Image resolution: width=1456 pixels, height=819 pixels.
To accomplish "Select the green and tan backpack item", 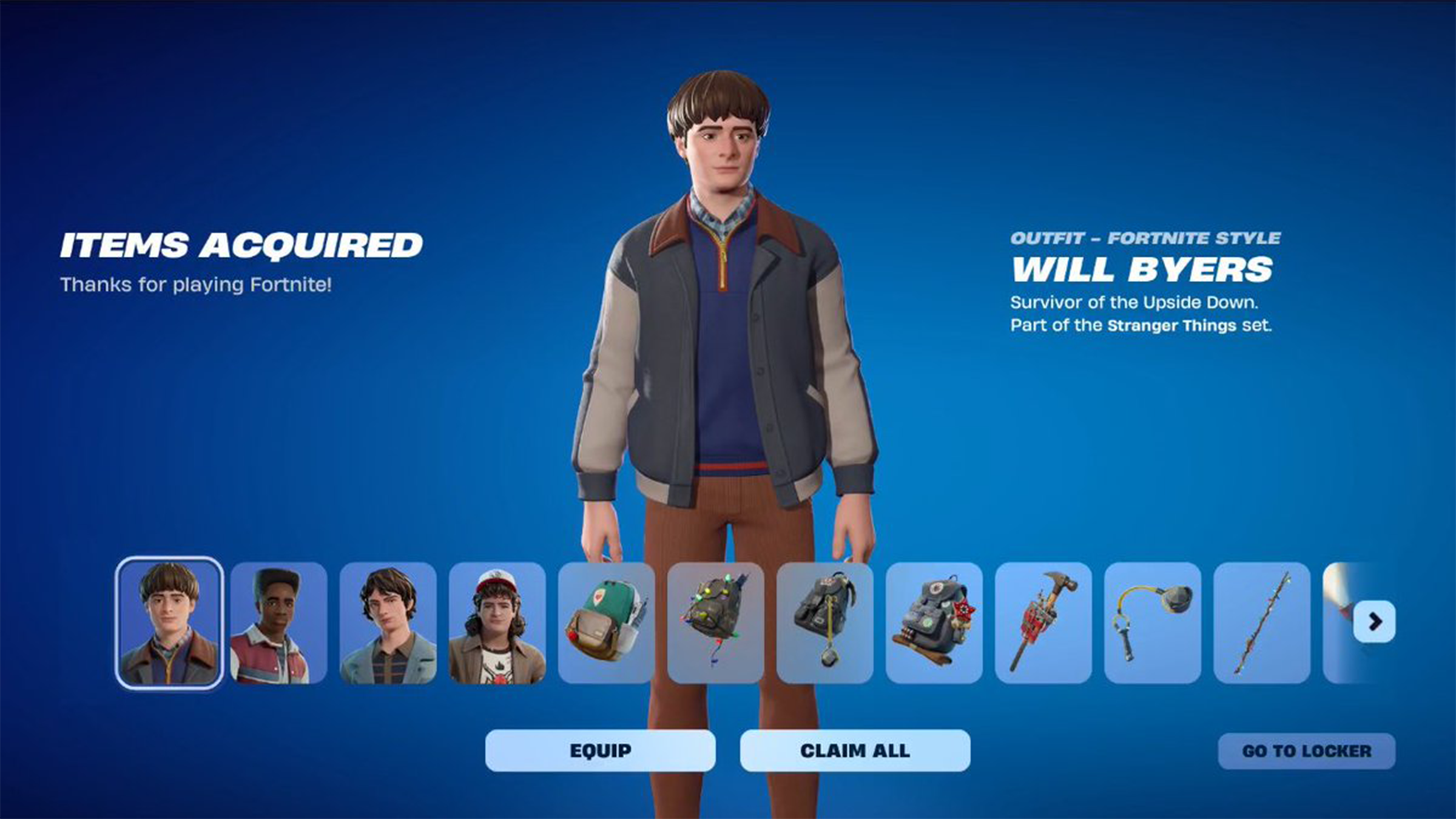I will pos(606,623).
